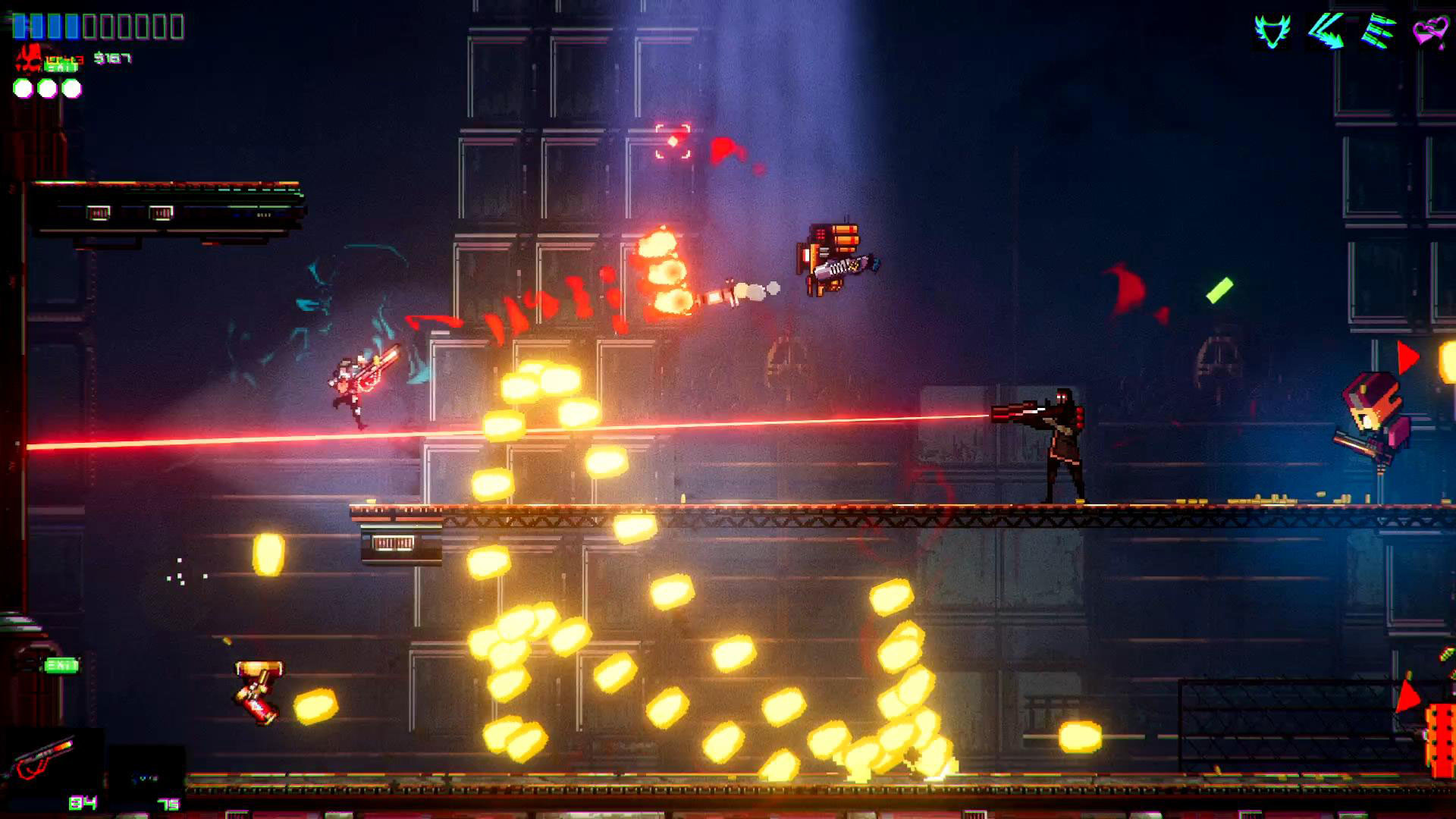Click the pink double-hearts health icon
Image resolution: width=1456 pixels, height=819 pixels.
tap(1429, 30)
